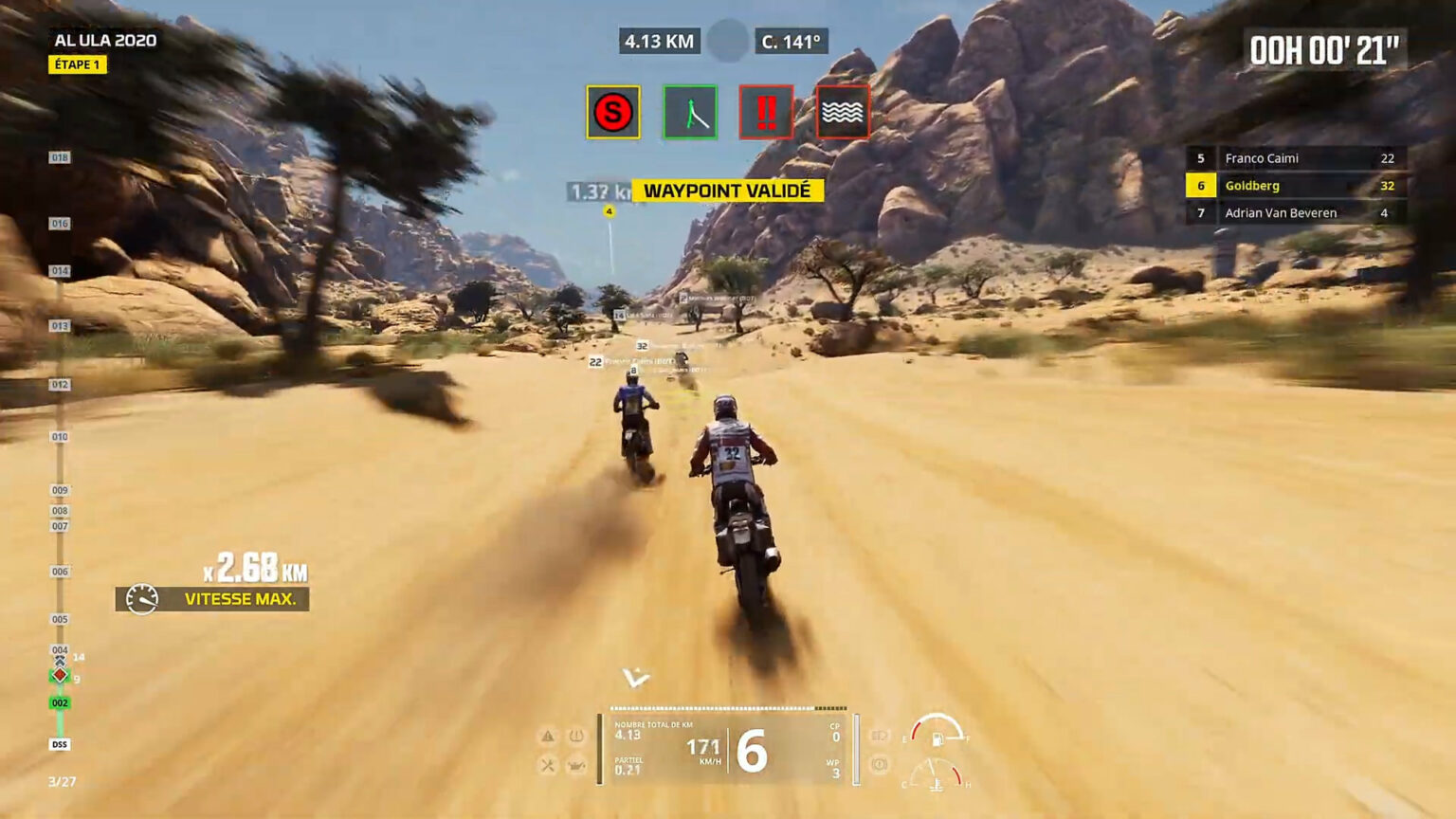
Task: Click the DSS marker on the roadbook track
Action: tap(59, 744)
